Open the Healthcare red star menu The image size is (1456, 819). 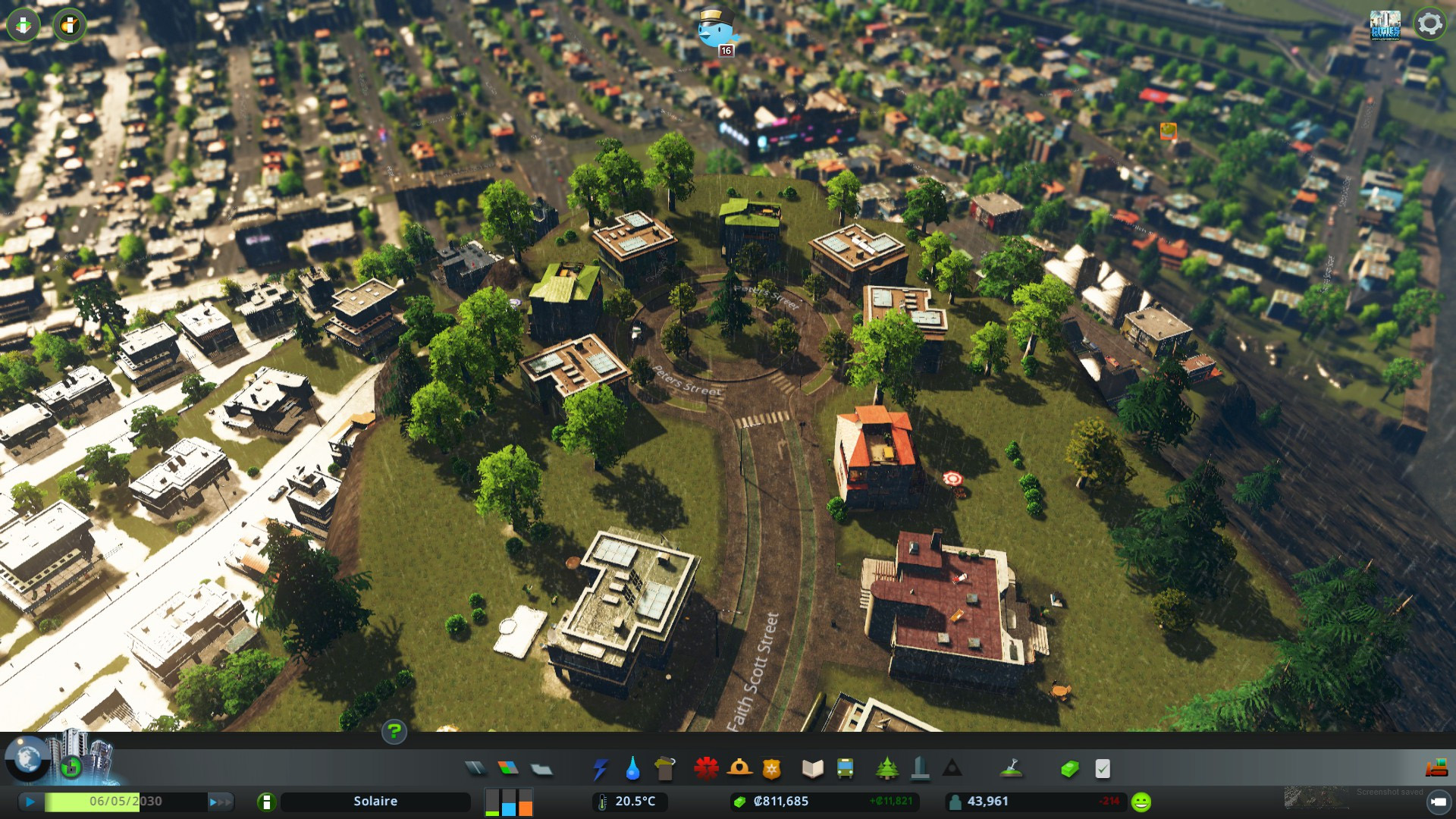[706, 769]
